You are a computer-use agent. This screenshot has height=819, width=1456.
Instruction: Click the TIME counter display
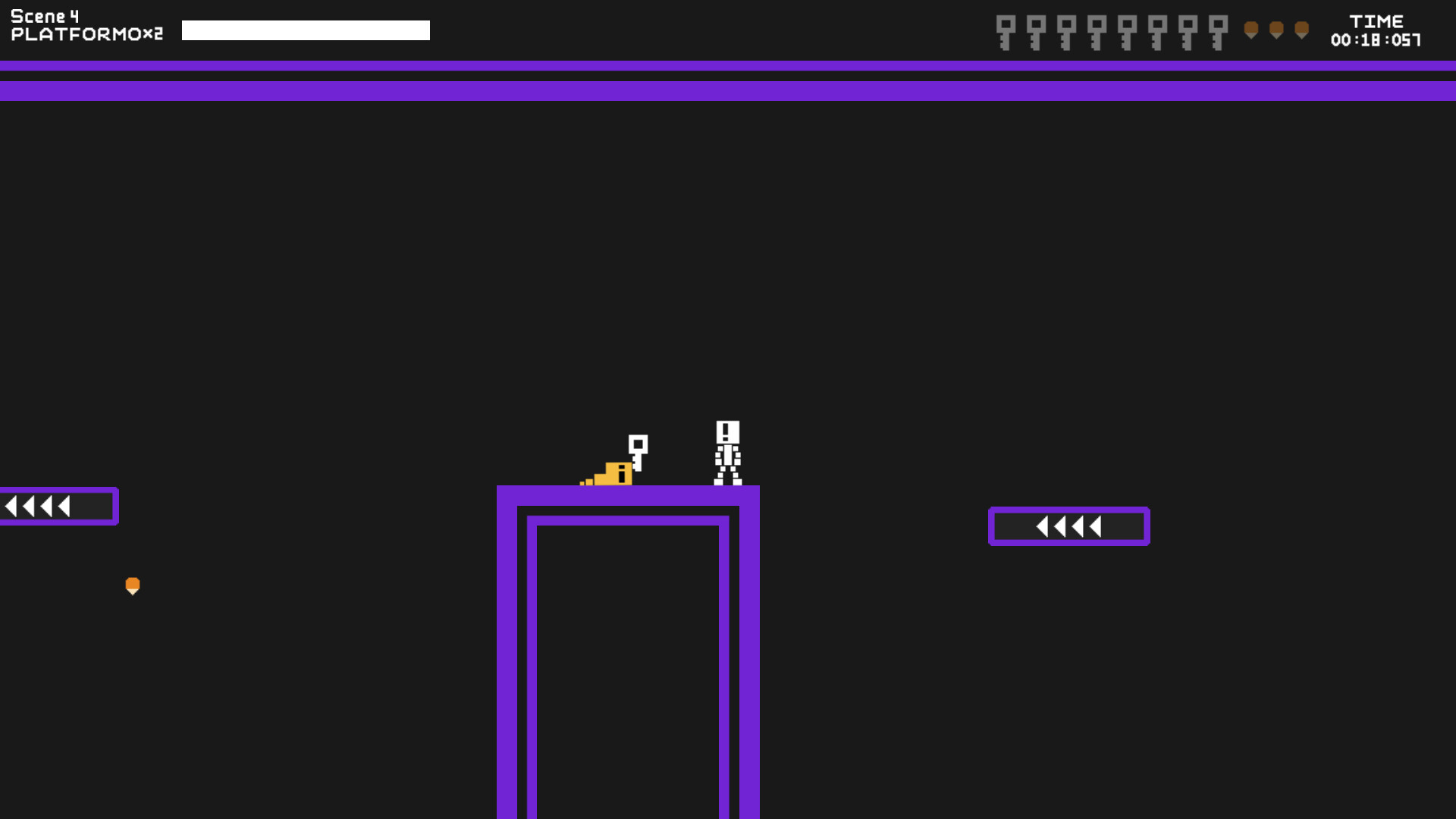tap(1379, 21)
